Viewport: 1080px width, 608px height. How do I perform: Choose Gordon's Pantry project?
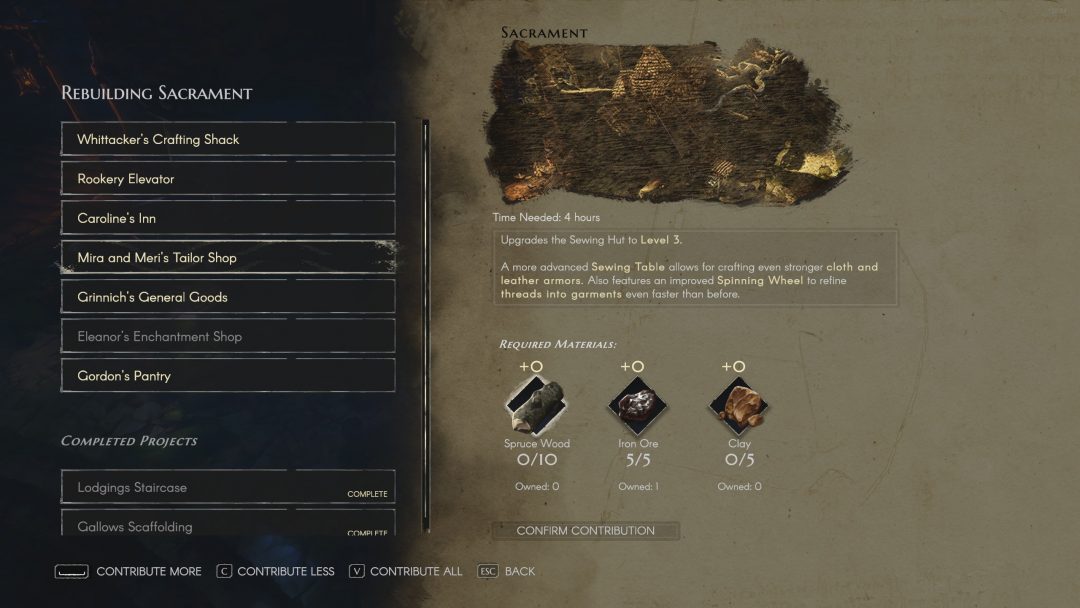coord(228,376)
